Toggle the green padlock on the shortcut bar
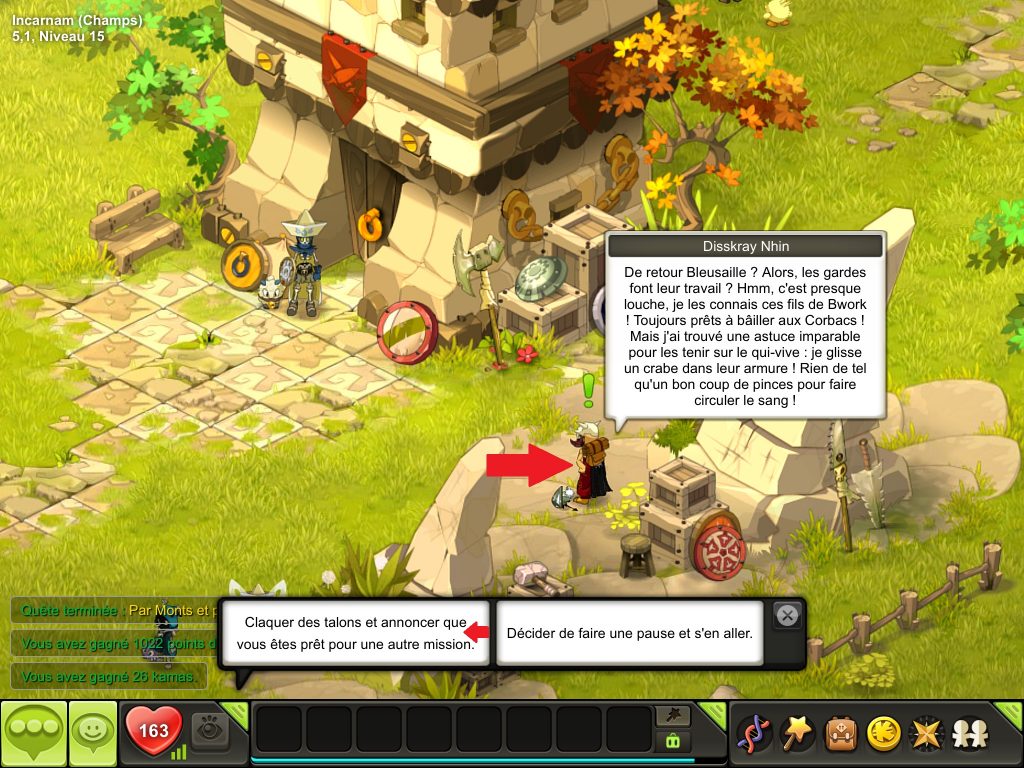The width and height of the screenshot is (1024, 768). pos(672,741)
